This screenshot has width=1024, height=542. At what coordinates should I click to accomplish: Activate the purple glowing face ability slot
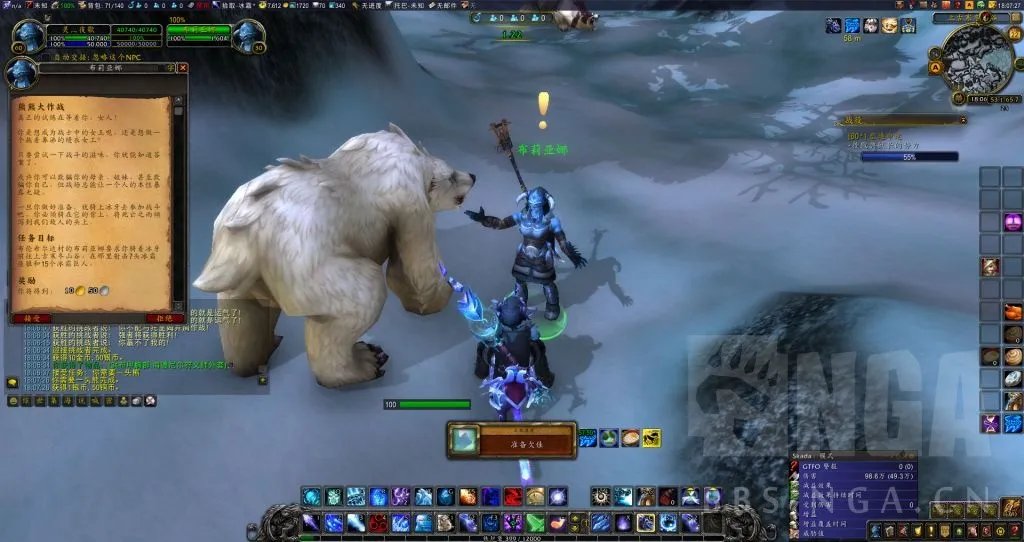(1014, 222)
